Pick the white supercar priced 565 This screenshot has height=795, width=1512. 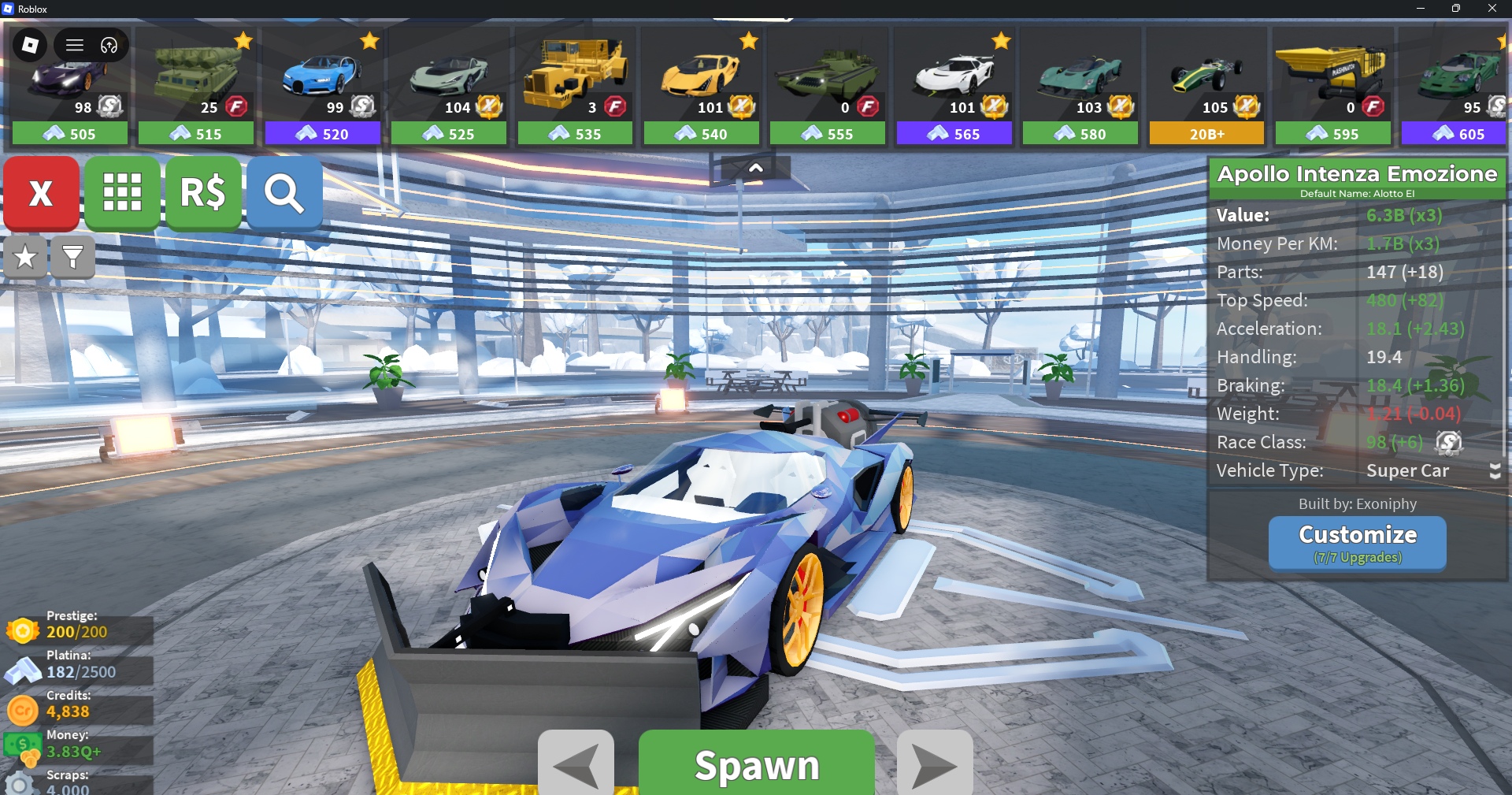(954, 87)
